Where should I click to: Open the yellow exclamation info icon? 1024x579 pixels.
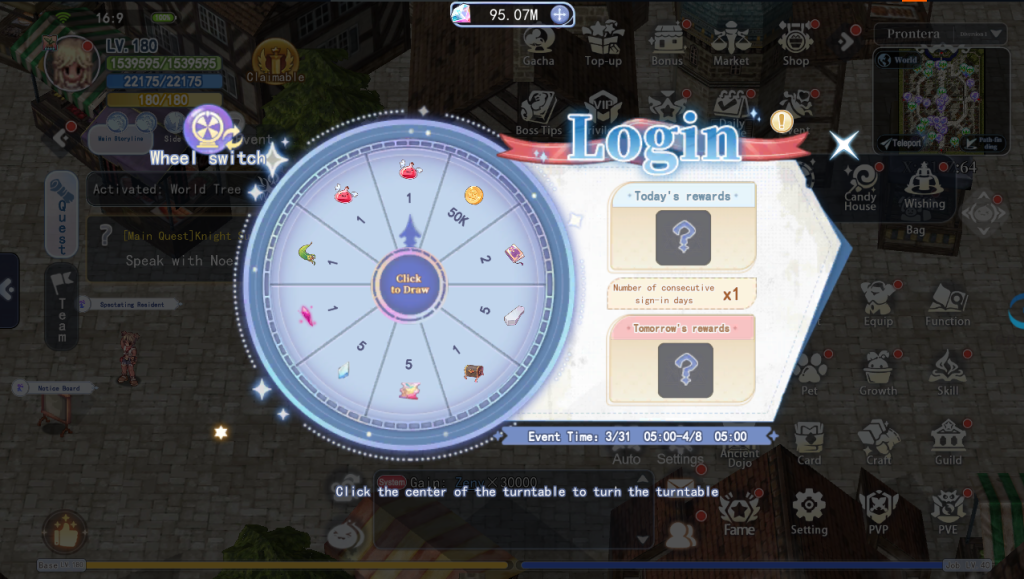pyautogui.click(x=782, y=121)
